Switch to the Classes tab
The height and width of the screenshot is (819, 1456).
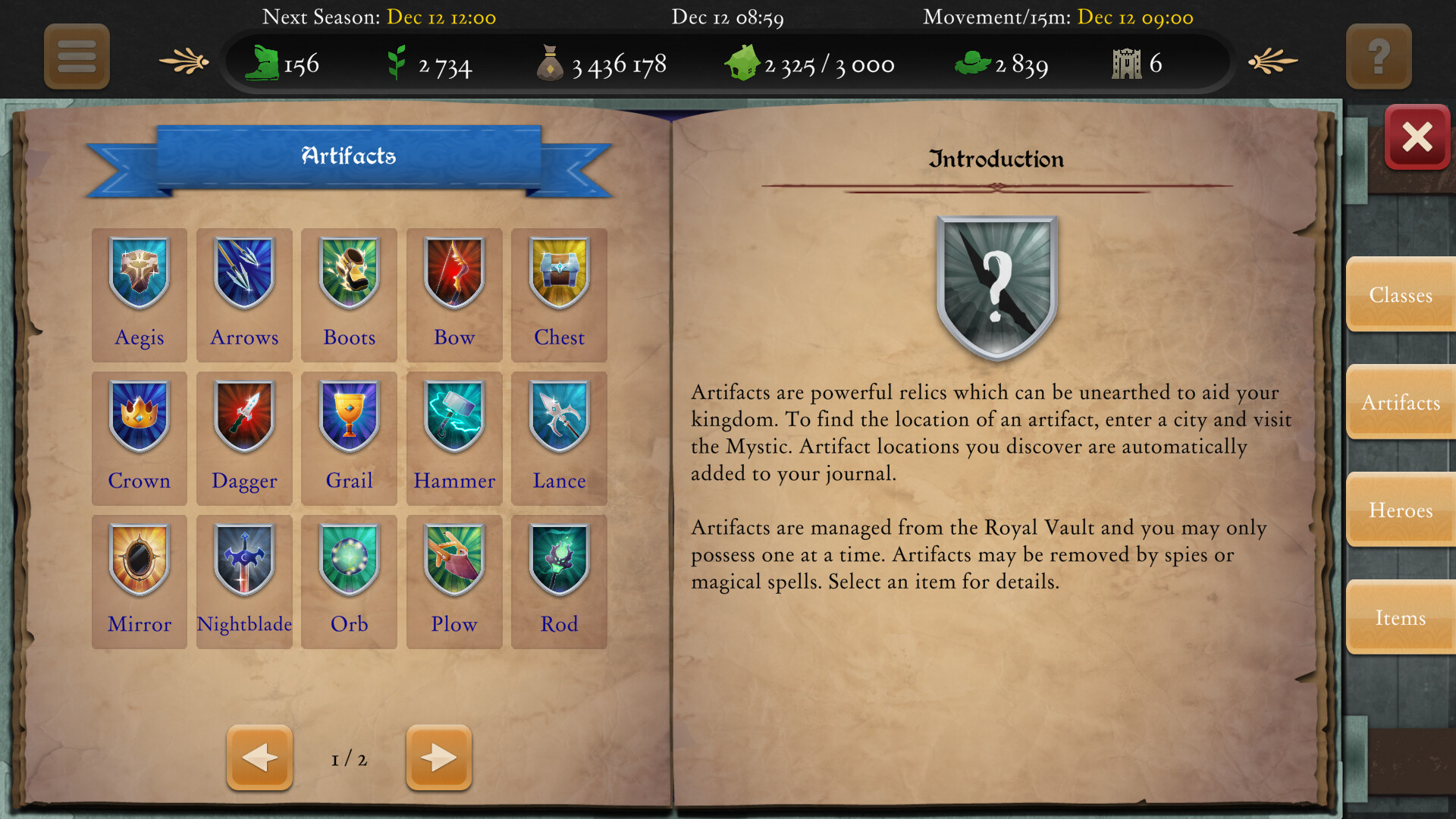coord(1401,295)
